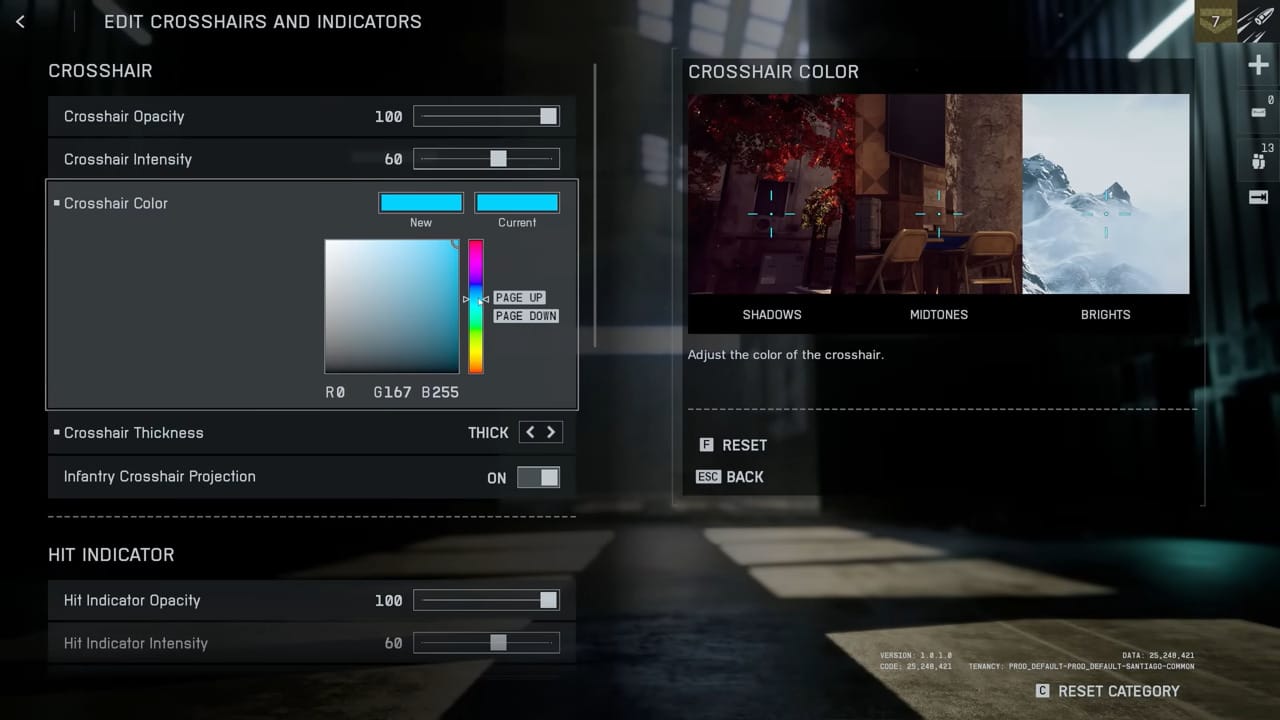Image resolution: width=1280 pixels, height=720 pixels.
Task: Reset Category to default values
Action: pos(1108,691)
